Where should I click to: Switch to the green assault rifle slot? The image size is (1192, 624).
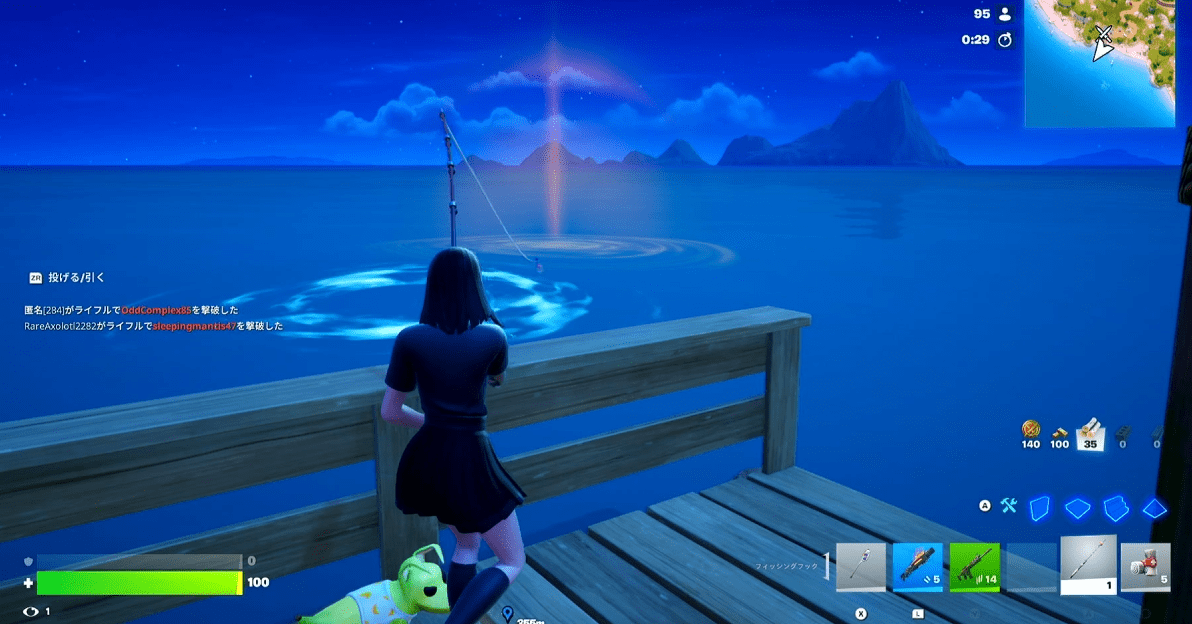(974, 568)
